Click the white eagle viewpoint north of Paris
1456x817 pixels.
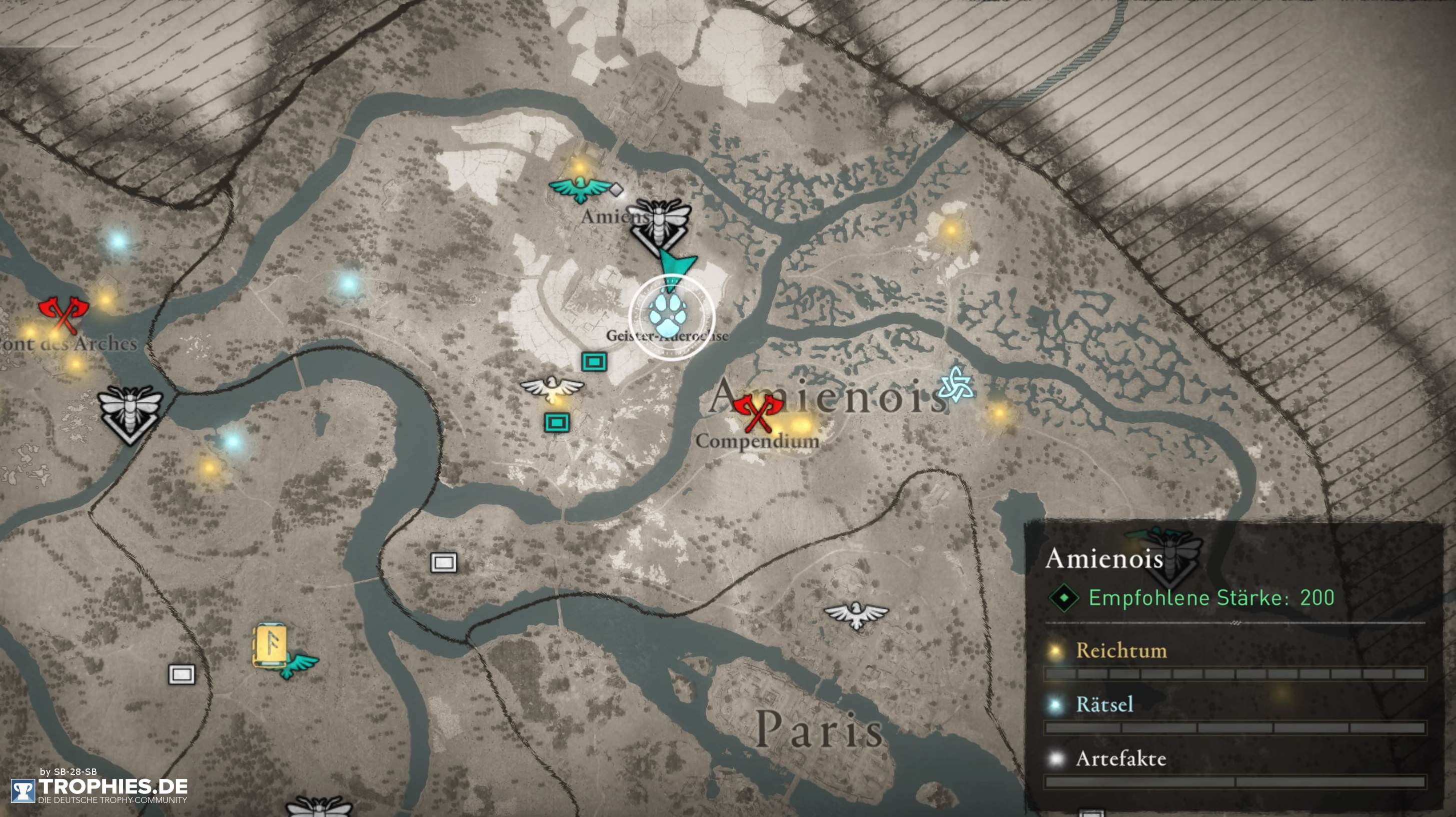tap(856, 614)
